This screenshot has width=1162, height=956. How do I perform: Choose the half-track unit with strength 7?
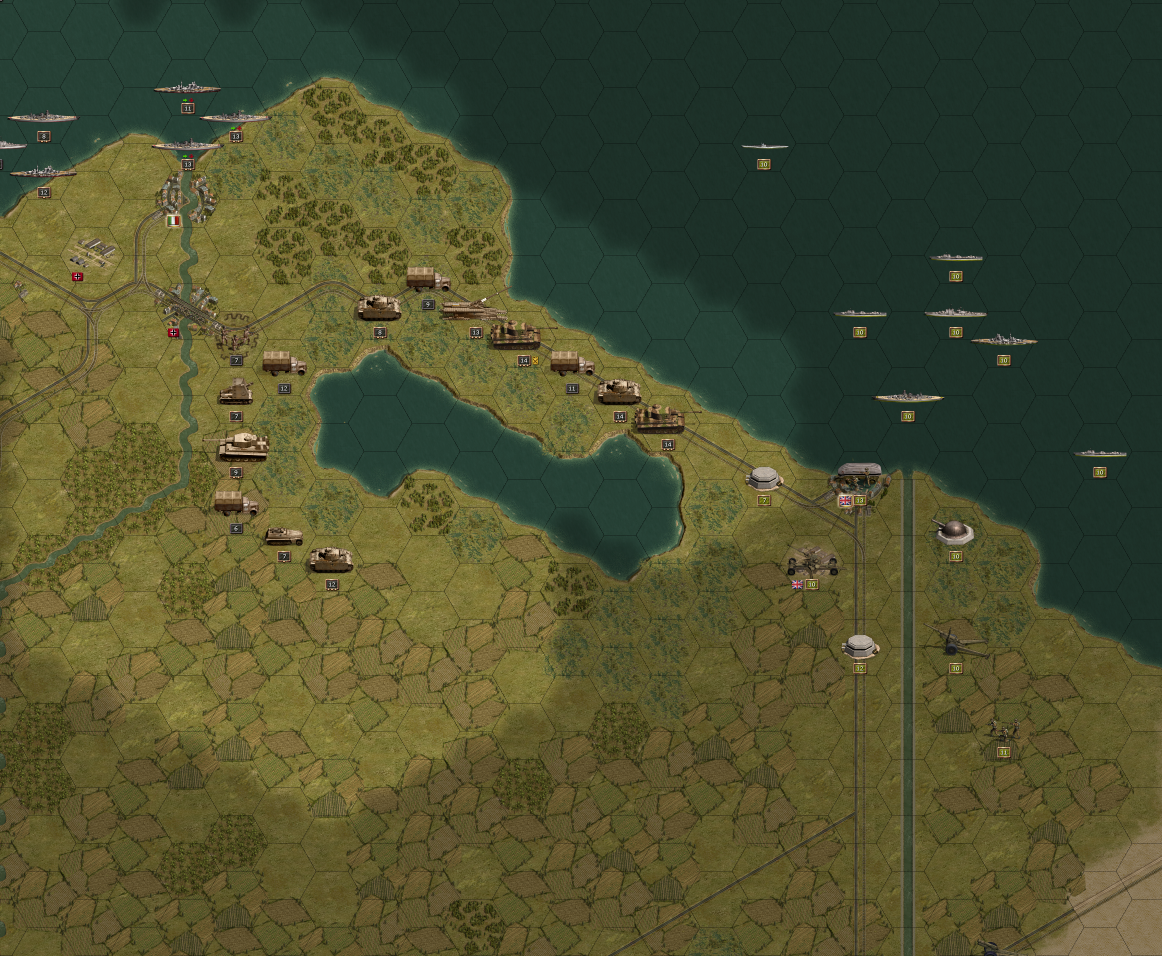click(x=284, y=537)
